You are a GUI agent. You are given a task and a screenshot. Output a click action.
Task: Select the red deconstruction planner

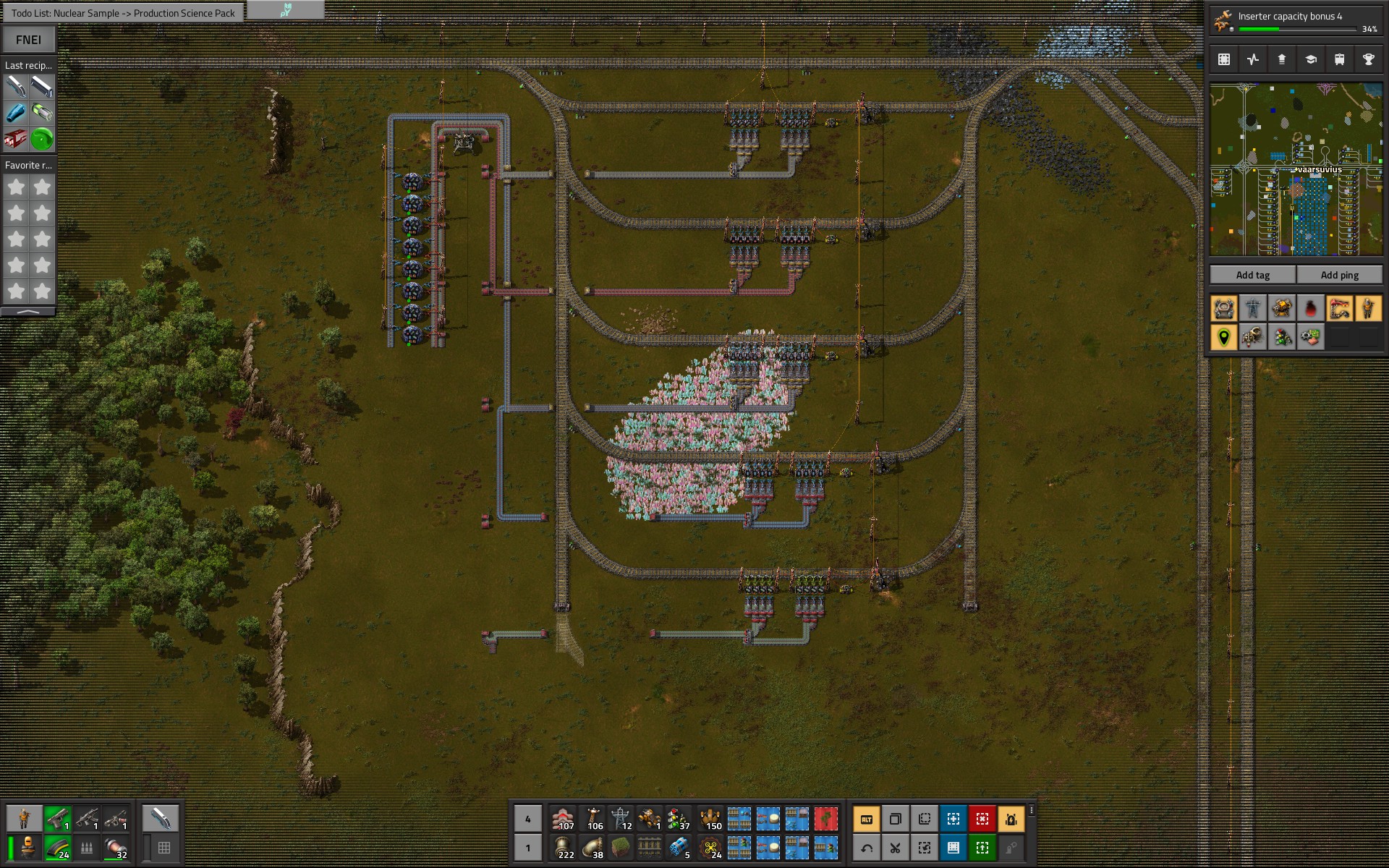[982, 819]
